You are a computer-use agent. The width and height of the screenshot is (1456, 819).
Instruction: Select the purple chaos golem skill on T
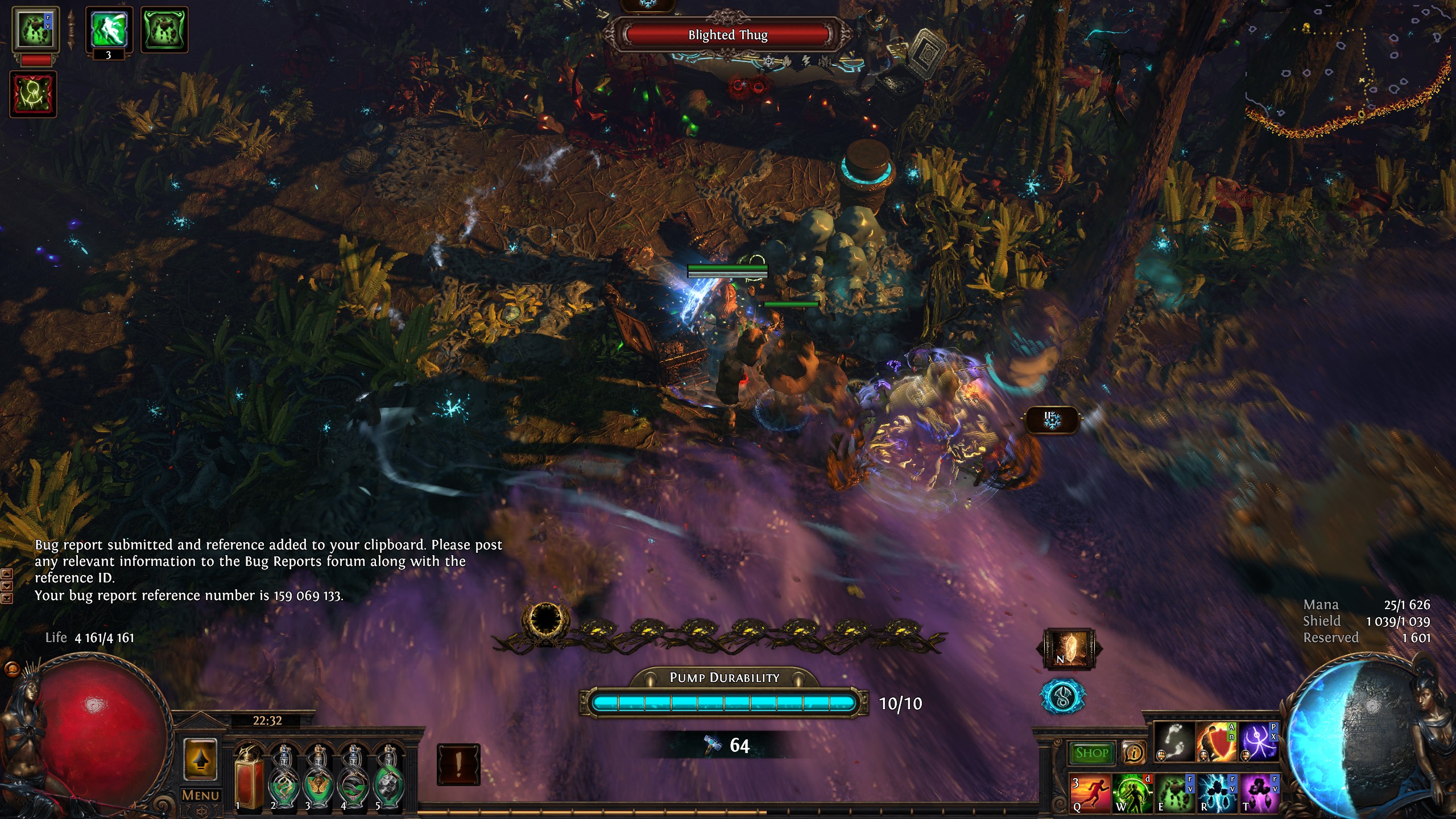(x=1259, y=792)
